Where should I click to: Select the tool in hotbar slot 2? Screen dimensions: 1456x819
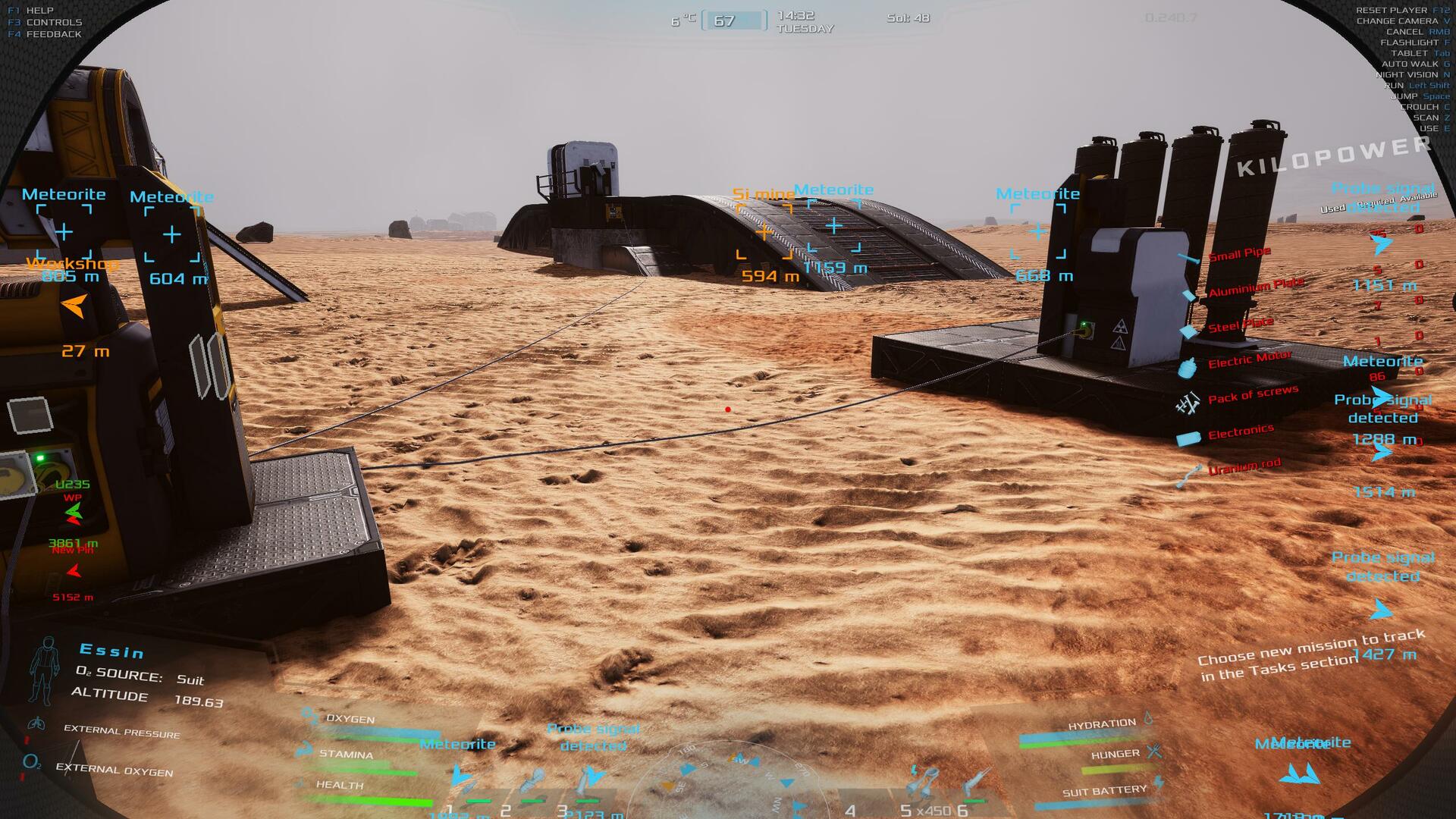click(x=530, y=785)
